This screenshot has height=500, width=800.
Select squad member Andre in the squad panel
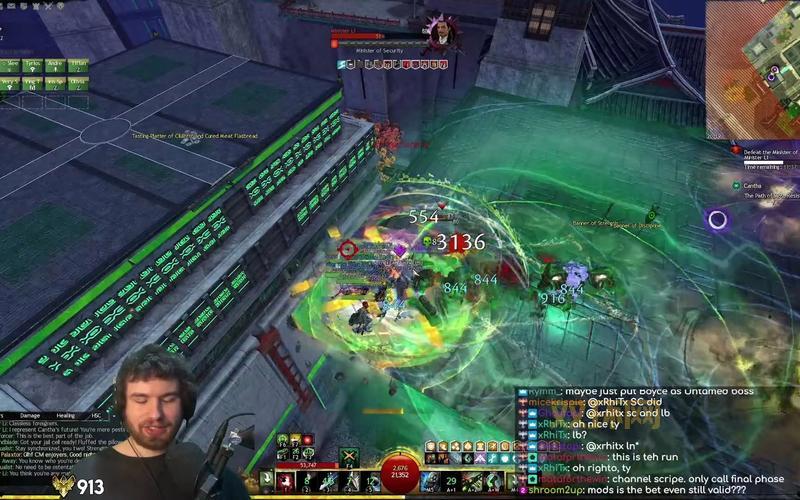pos(57,65)
